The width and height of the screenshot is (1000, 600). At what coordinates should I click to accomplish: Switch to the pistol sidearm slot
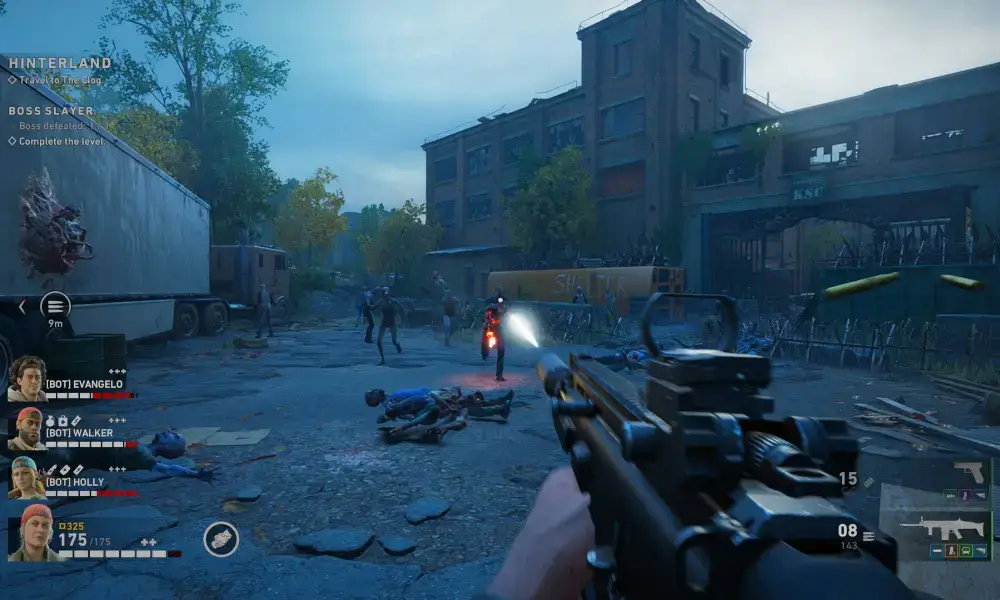[x=968, y=473]
